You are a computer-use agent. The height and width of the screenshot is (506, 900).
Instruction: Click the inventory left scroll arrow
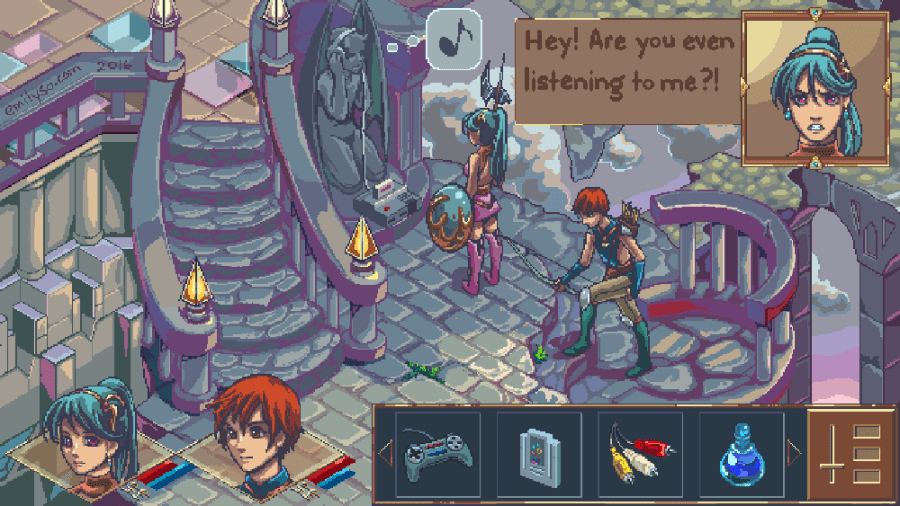(385, 456)
